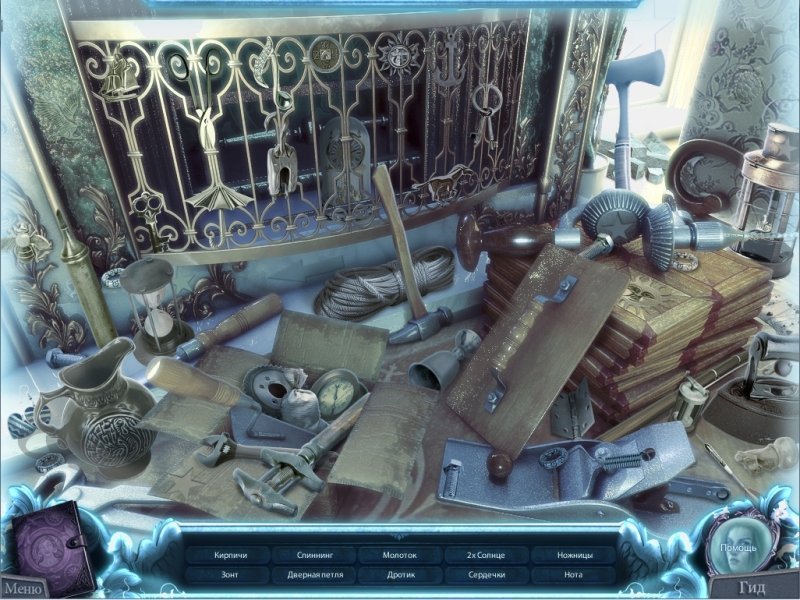Choose the Молоток list entry

pos(400,554)
